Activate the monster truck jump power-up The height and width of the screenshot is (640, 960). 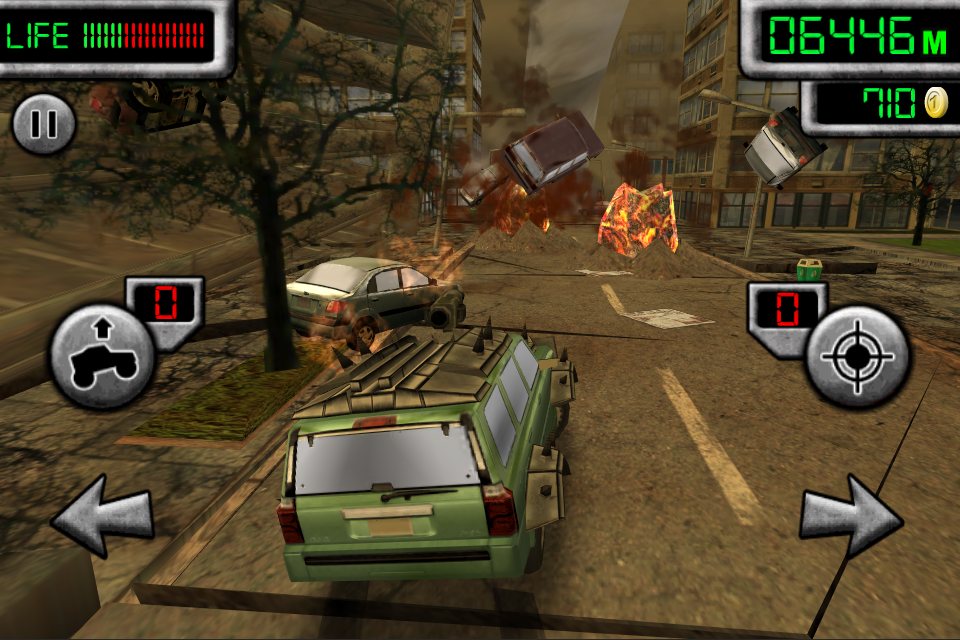(102, 356)
